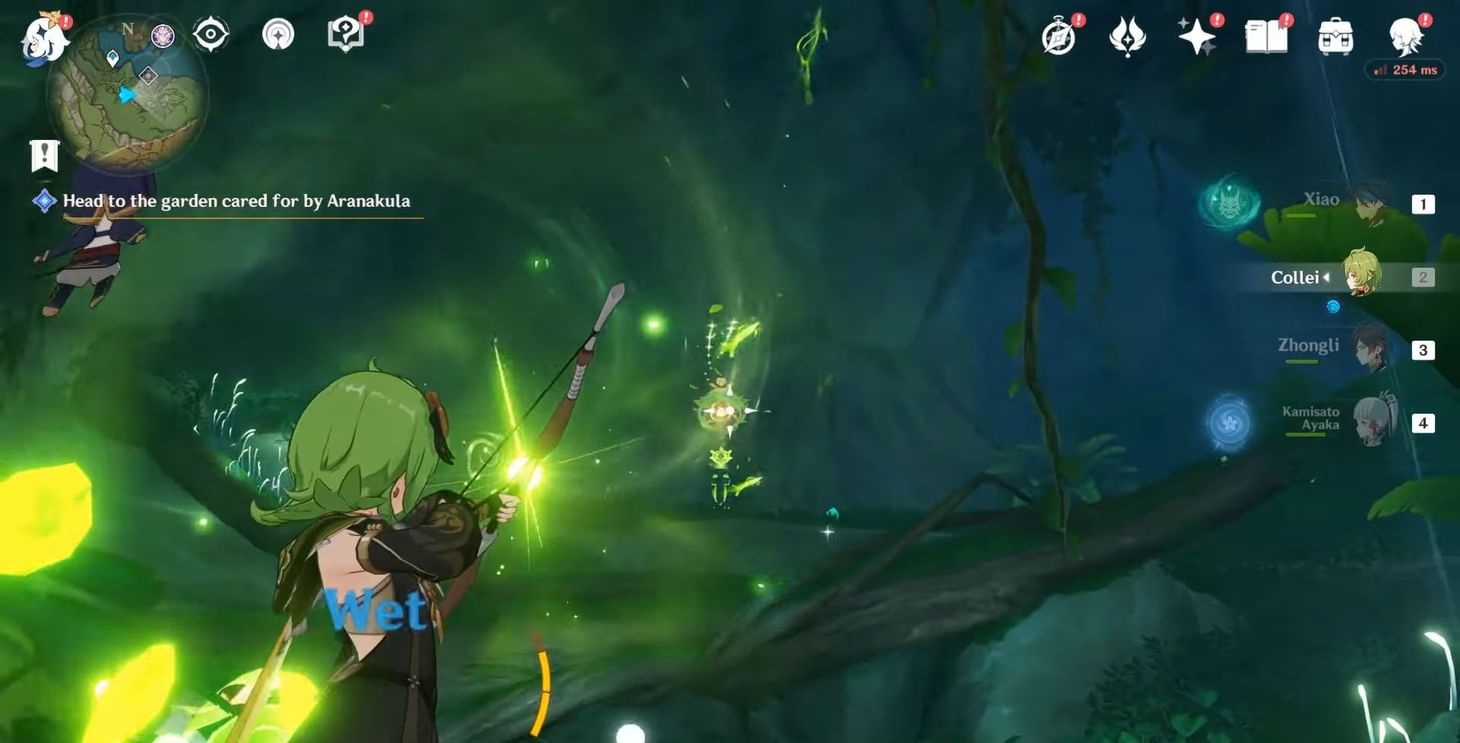Viewport: 1460px width, 743px height.
Task: Open Events with the book icon
Action: click(1265, 33)
